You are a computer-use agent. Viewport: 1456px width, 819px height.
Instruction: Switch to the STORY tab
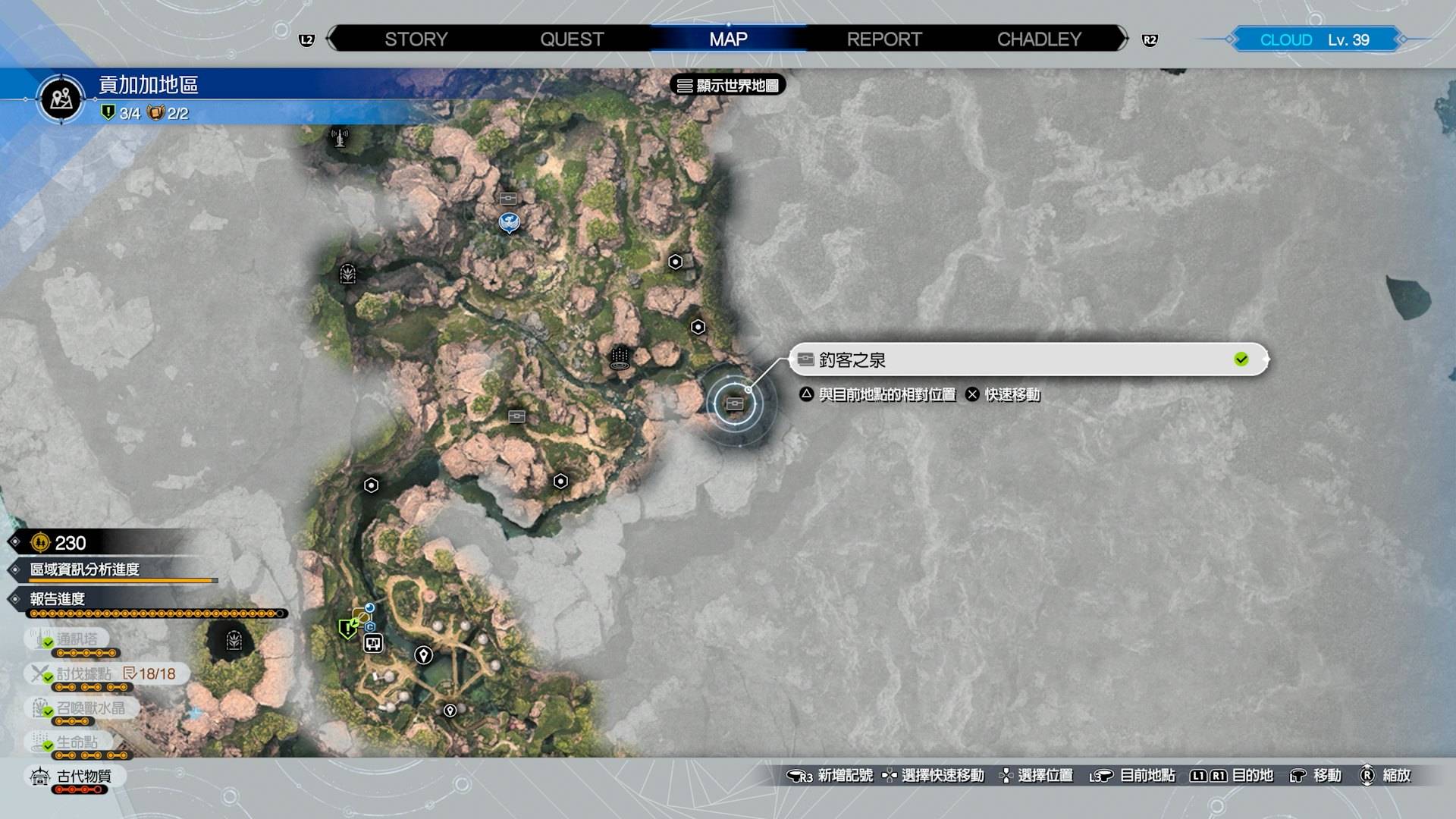pyautogui.click(x=416, y=39)
